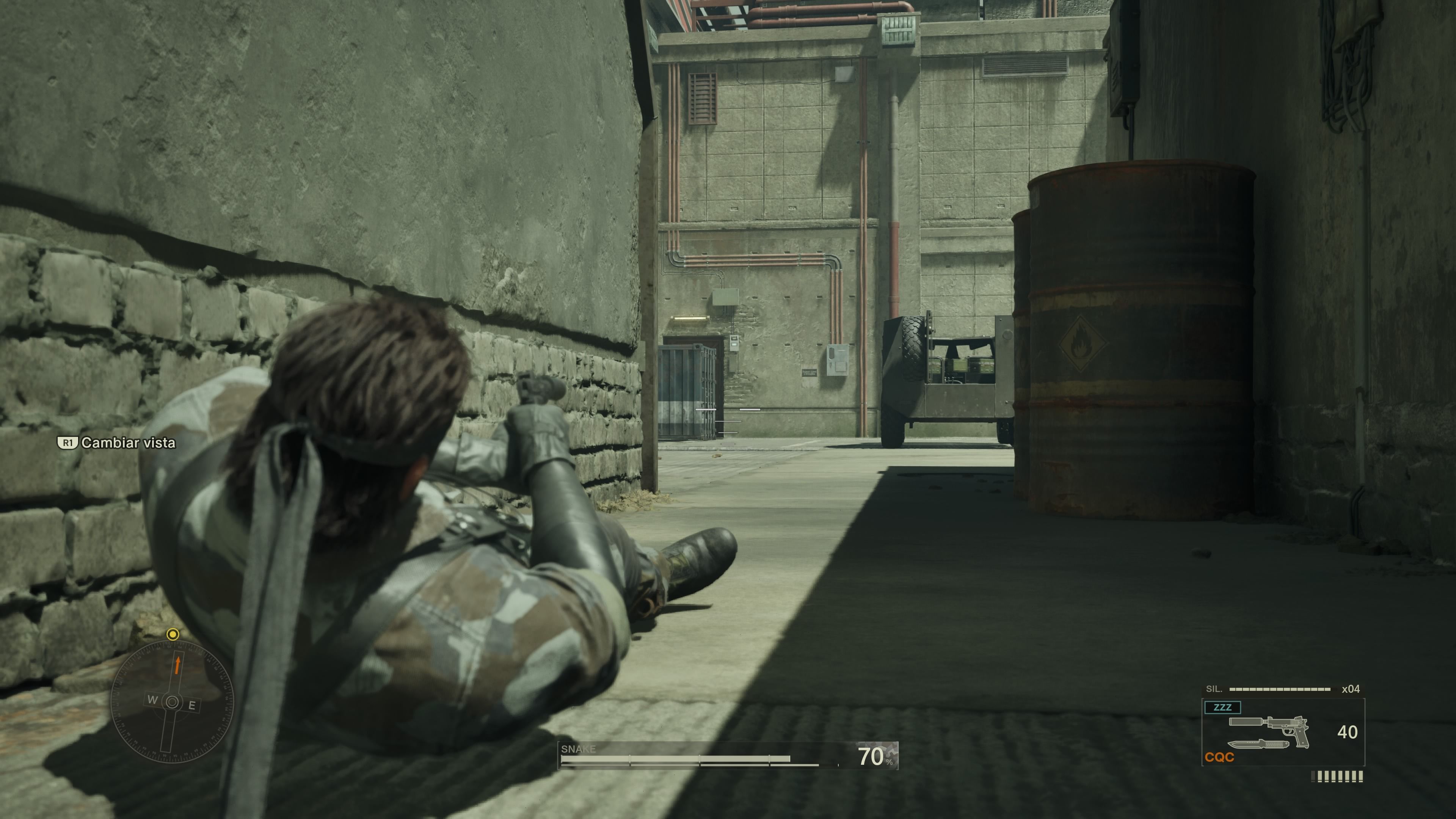Click the yellow dot above the compass

click(173, 634)
